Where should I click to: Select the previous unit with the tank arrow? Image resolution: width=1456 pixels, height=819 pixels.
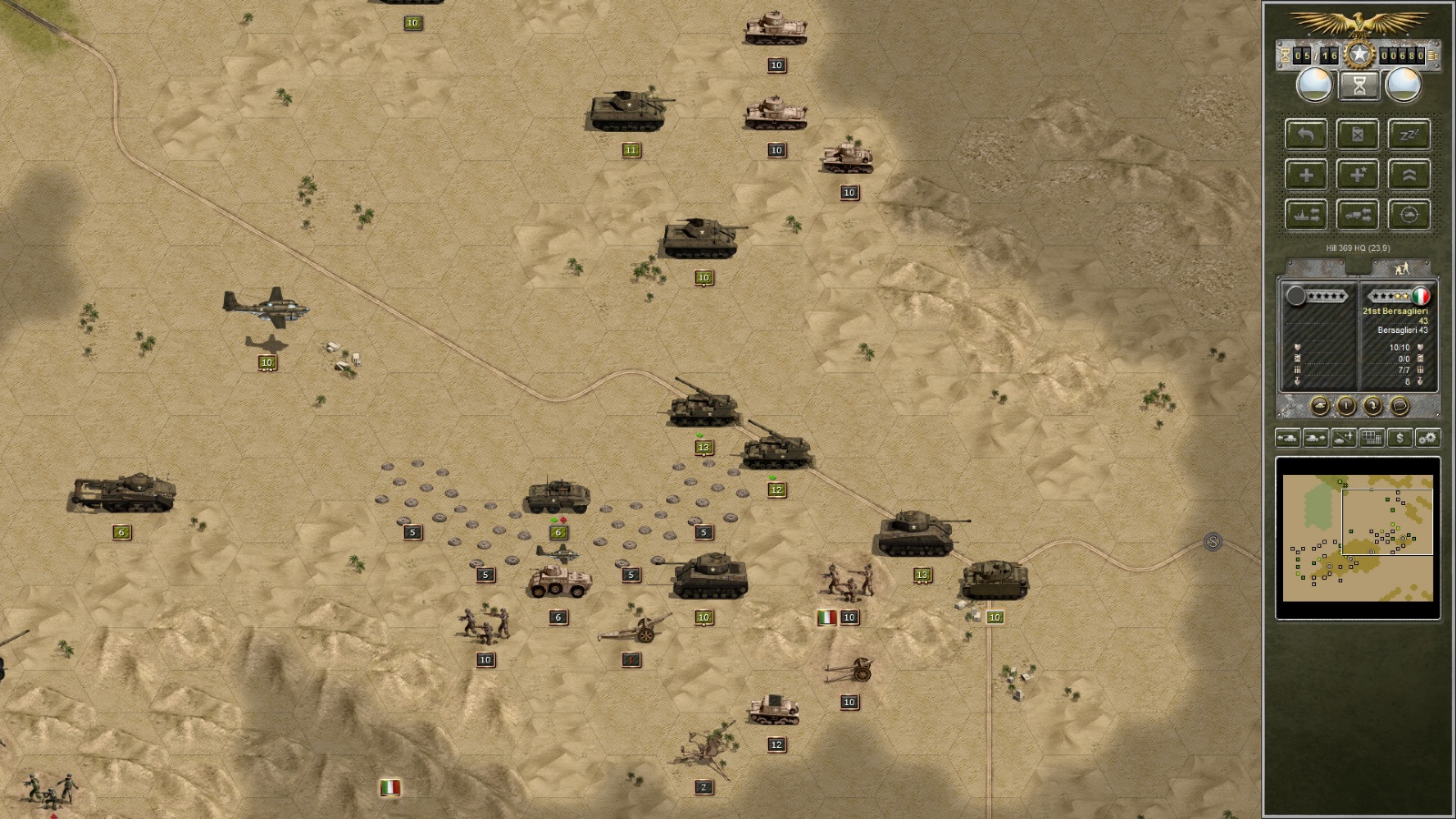coord(1289,438)
